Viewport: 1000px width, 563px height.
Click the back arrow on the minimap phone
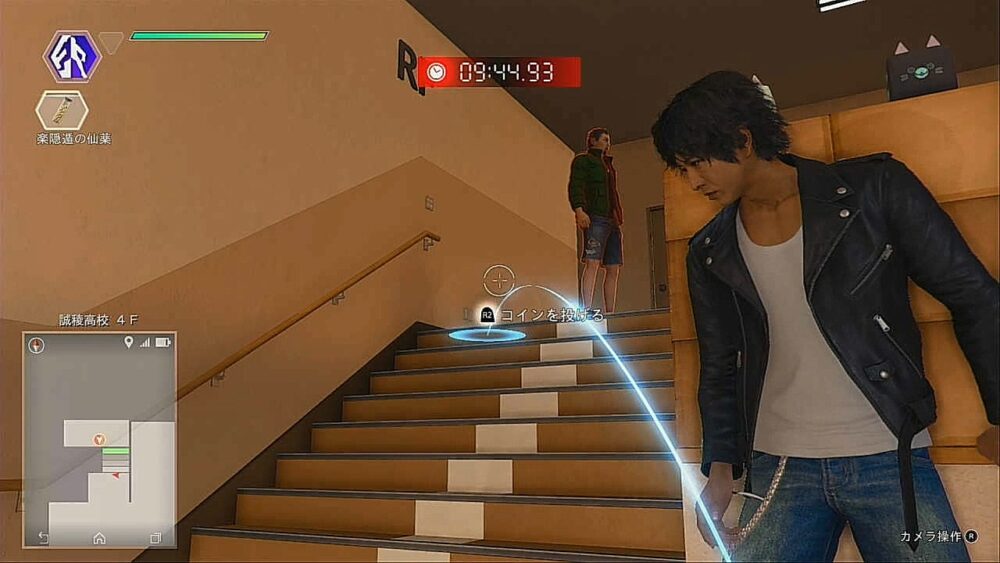tap(43, 538)
